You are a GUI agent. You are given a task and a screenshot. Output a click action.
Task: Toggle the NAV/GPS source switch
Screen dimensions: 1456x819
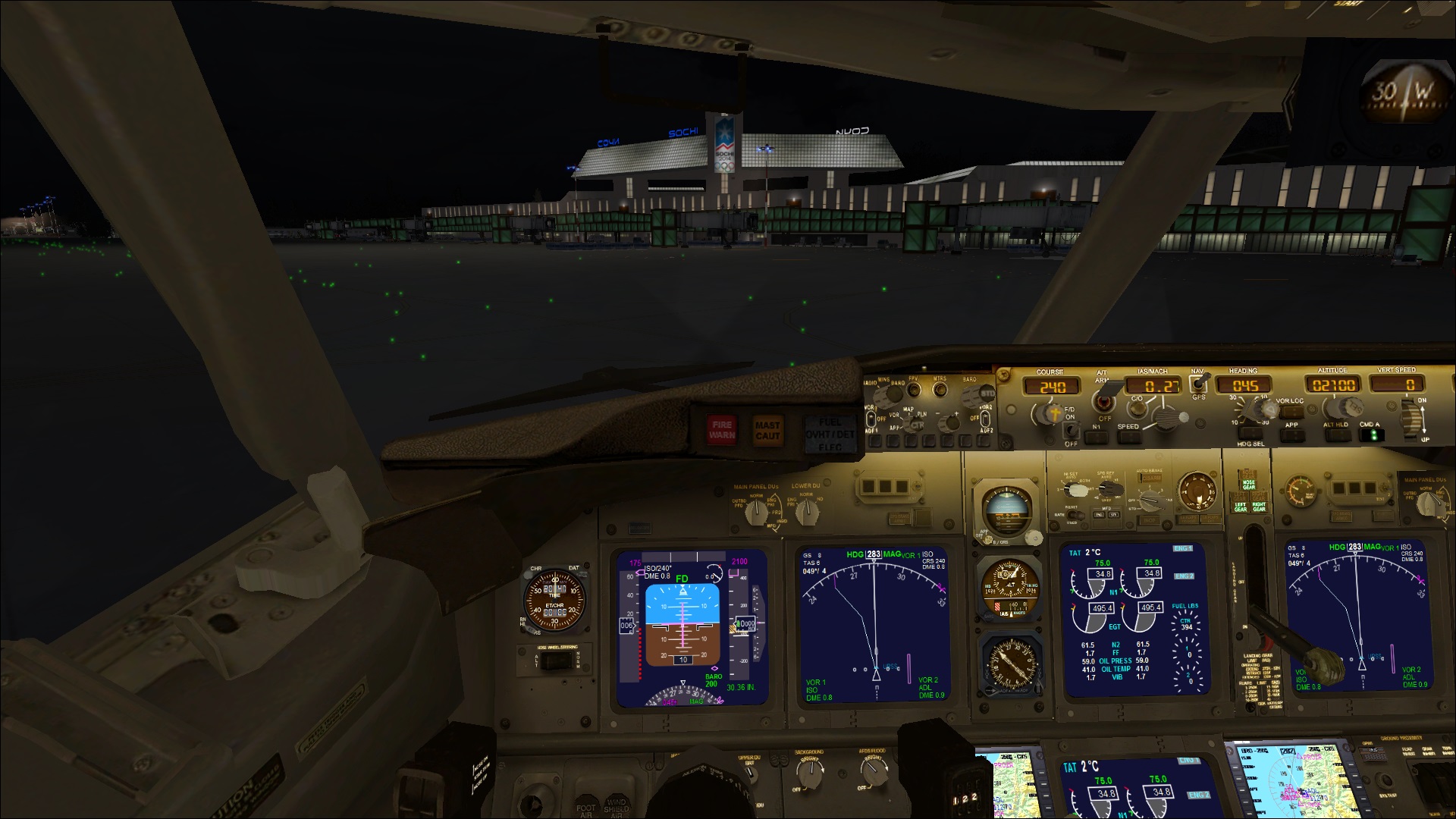pyautogui.click(x=1198, y=384)
